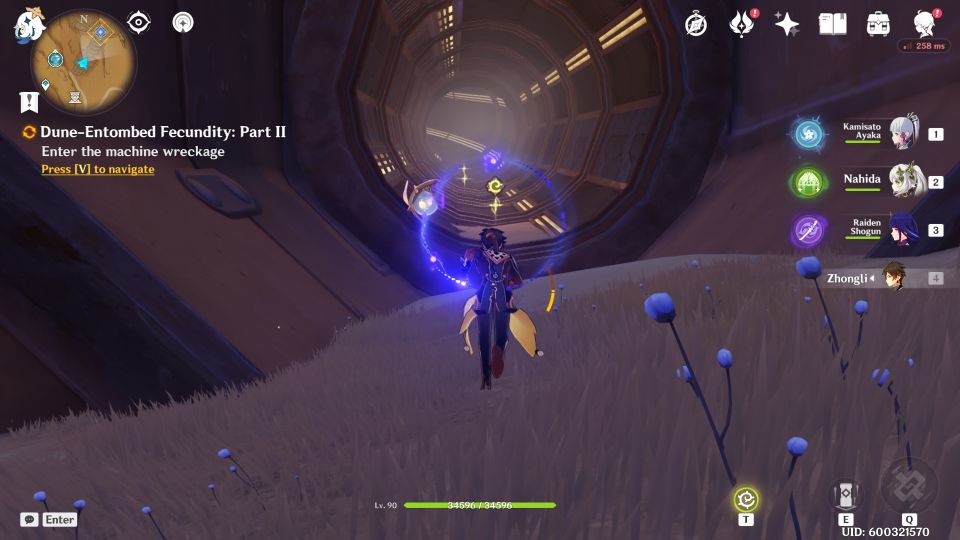Activate Zhongli's stone pillar Elemental Skill
960x540 pixels.
coord(846,495)
